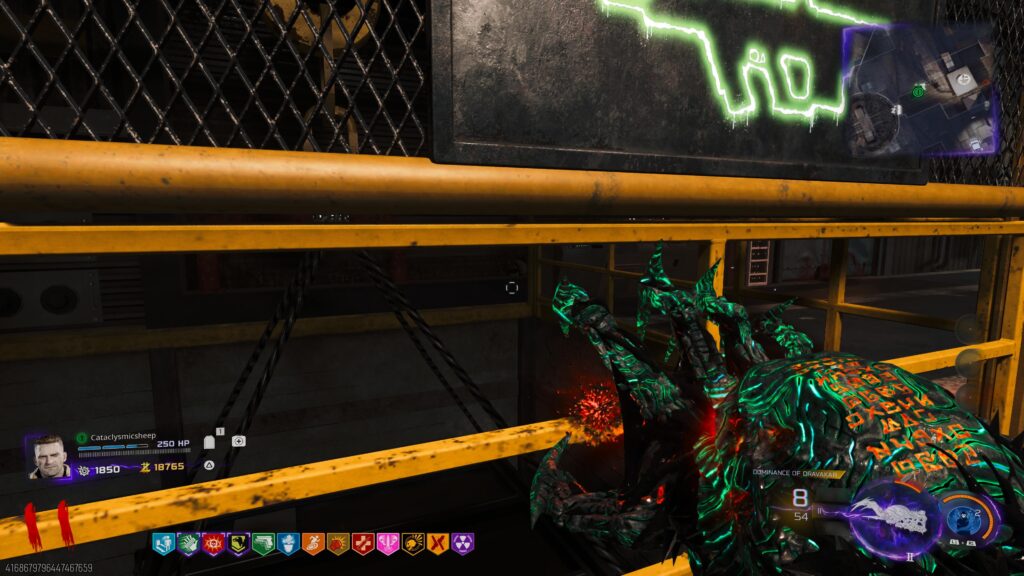Screen dimensions: 1024x576
Task: Select the red skull perk icon
Action: tap(213, 544)
